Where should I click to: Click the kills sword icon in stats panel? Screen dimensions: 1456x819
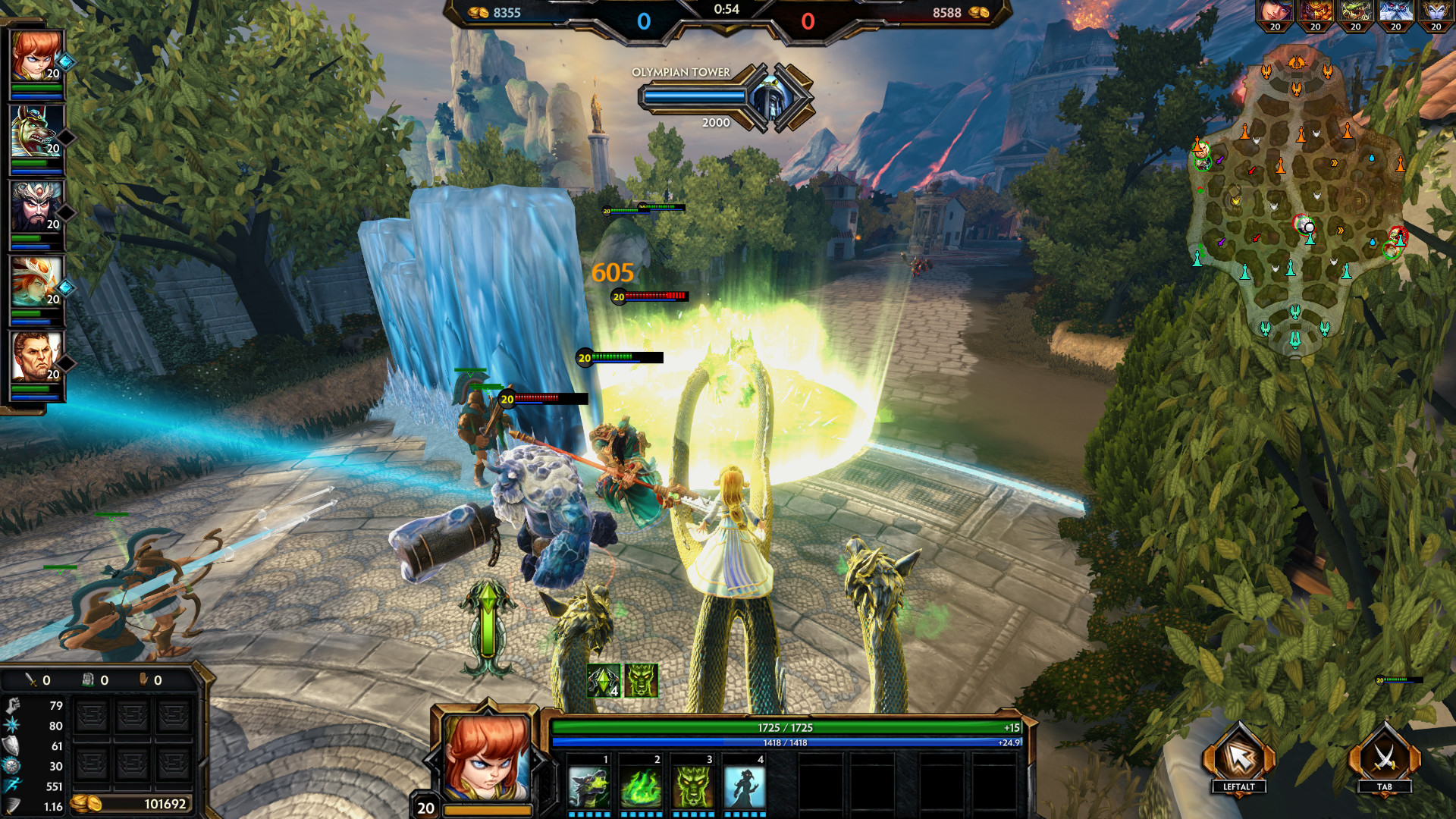[x=30, y=680]
